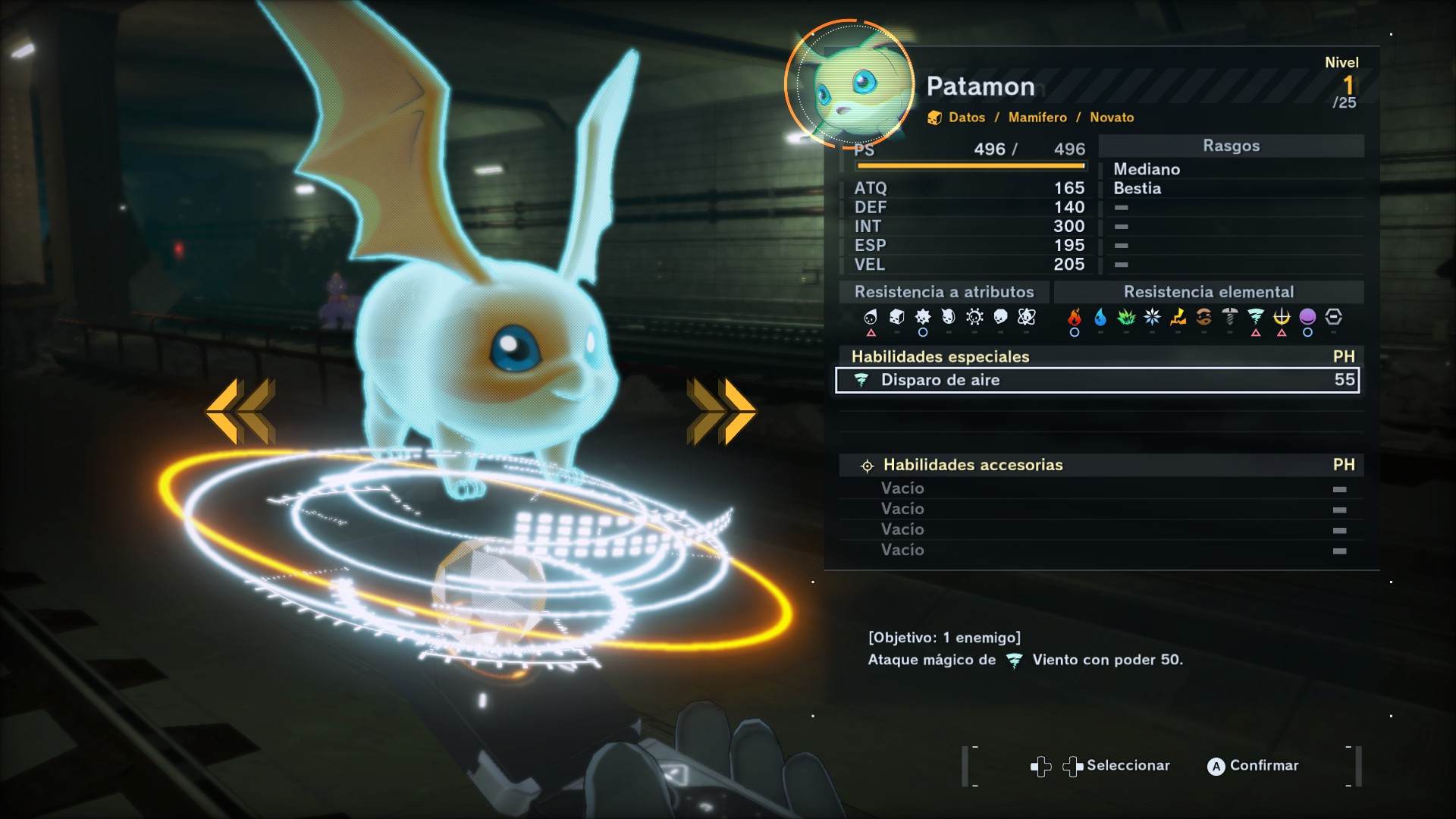Select the wind tornado elemental icon
The height and width of the screenshot is (819, 1456).
(x=1255, y=318)
